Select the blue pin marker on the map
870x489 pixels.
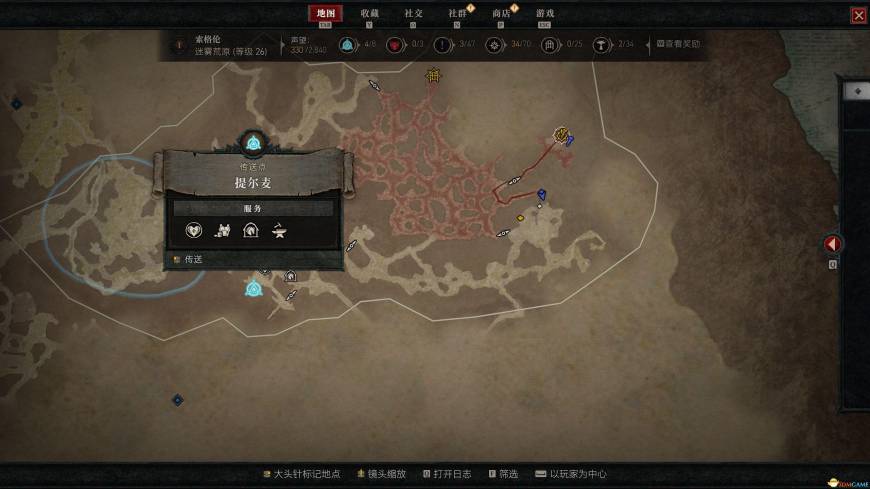coord(541,194)
